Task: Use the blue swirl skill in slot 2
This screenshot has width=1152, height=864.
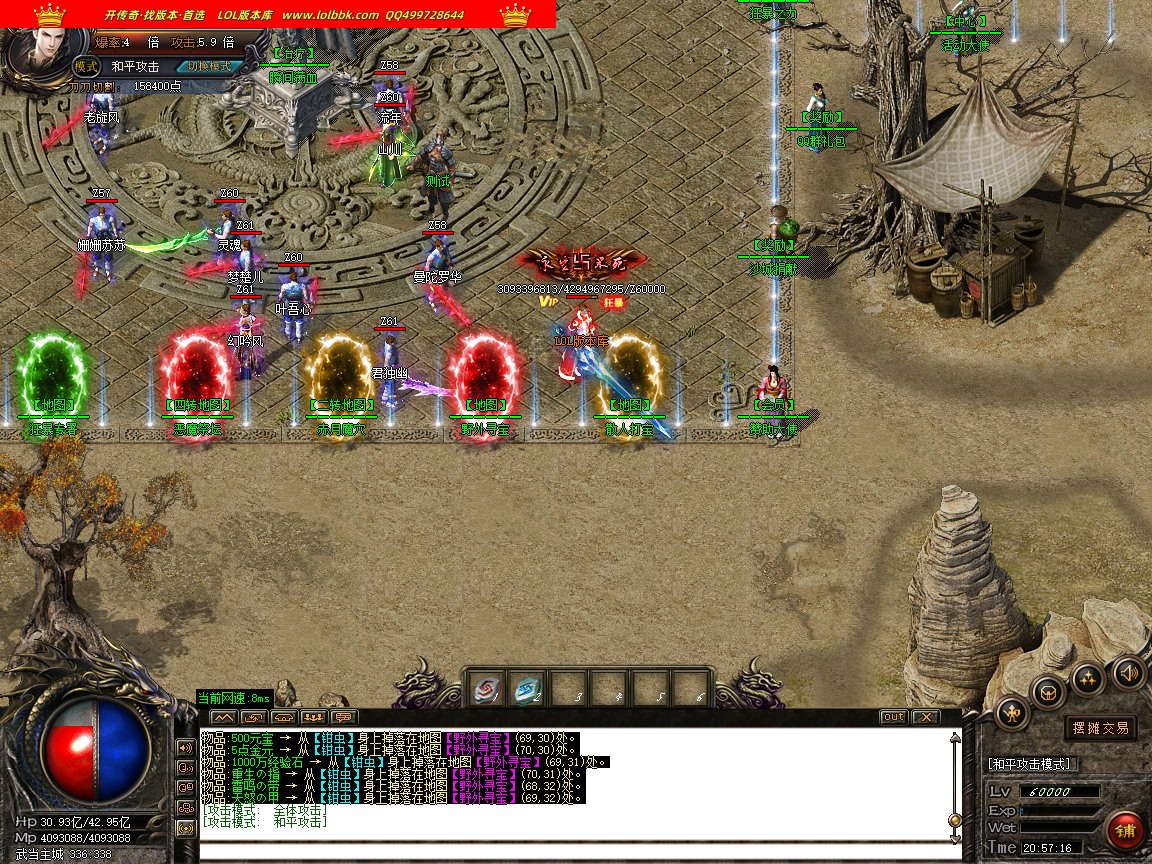Action: (x=526, y=689)
